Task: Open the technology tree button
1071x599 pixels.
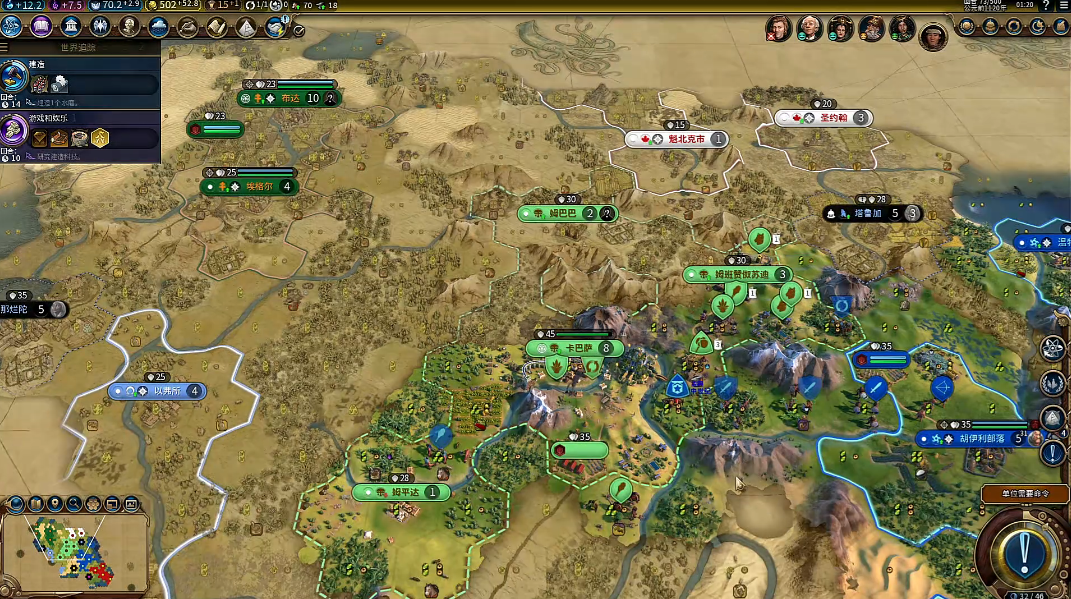Action: coord(13,27)
